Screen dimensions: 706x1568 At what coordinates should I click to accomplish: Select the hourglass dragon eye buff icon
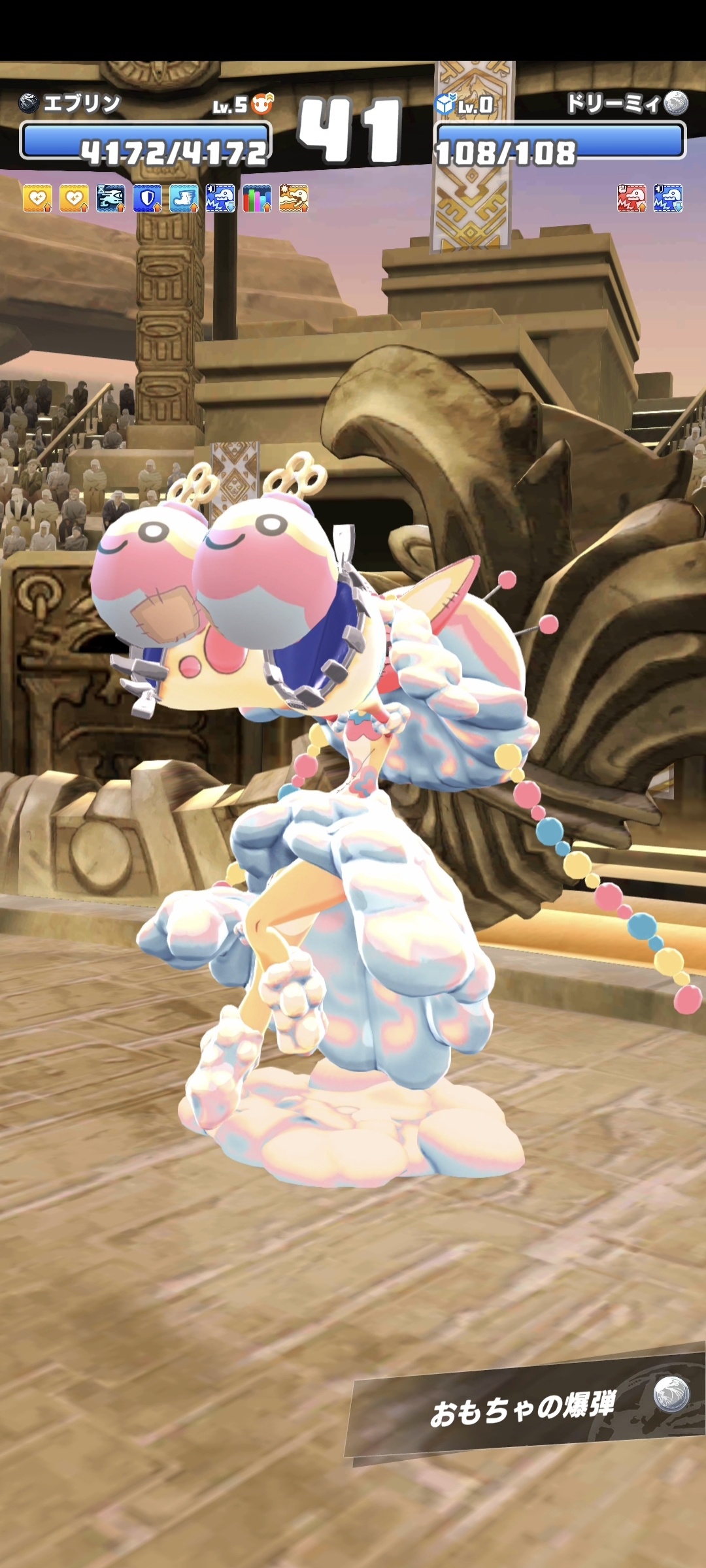[110, 198]
